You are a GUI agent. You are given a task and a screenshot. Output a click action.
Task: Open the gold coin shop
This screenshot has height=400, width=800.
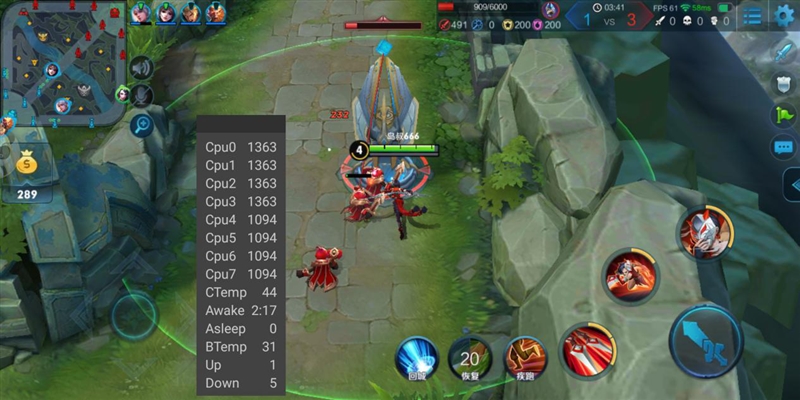point(27,170)
